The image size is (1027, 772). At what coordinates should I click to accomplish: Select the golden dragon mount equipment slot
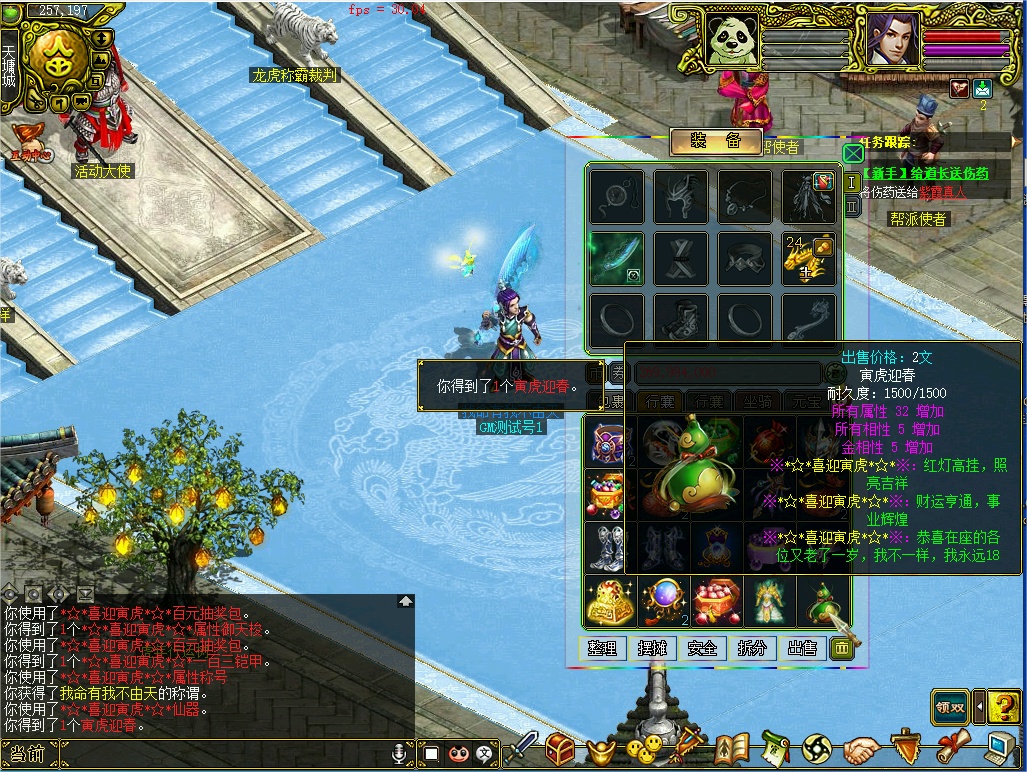click(x=808, y=258)
